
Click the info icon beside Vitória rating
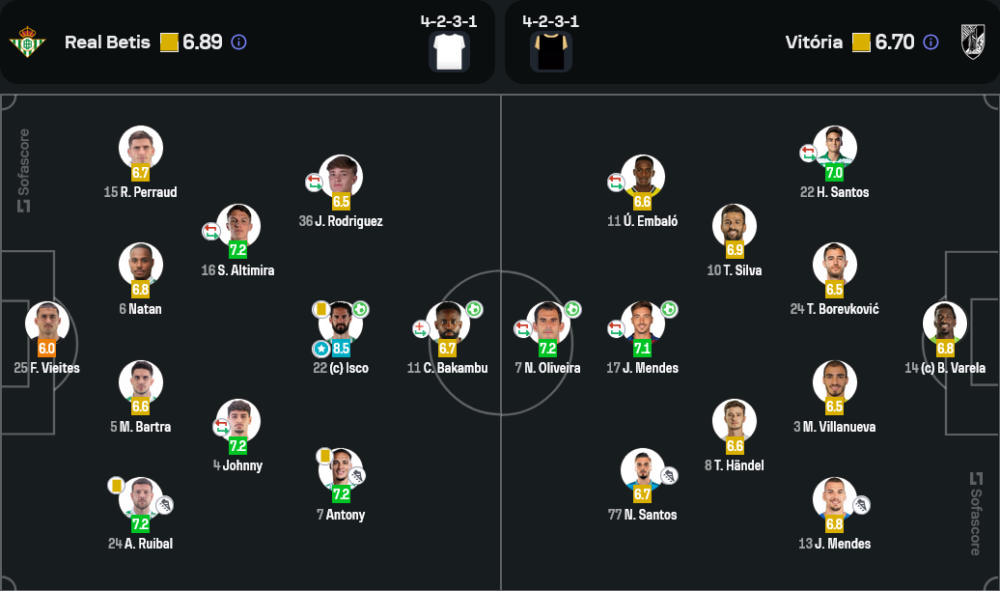931,42
